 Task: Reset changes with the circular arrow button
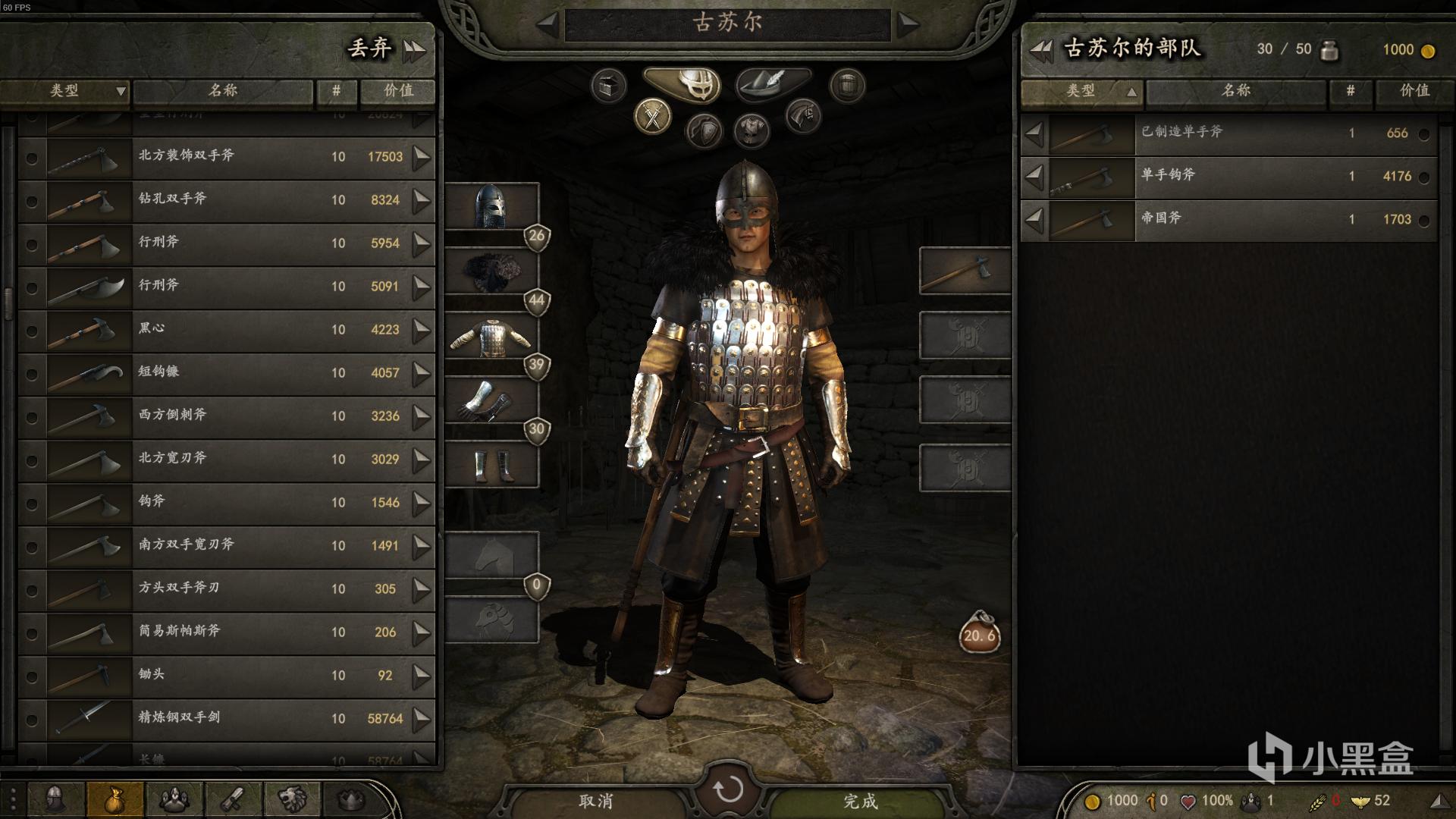click(x=728, y=789)
